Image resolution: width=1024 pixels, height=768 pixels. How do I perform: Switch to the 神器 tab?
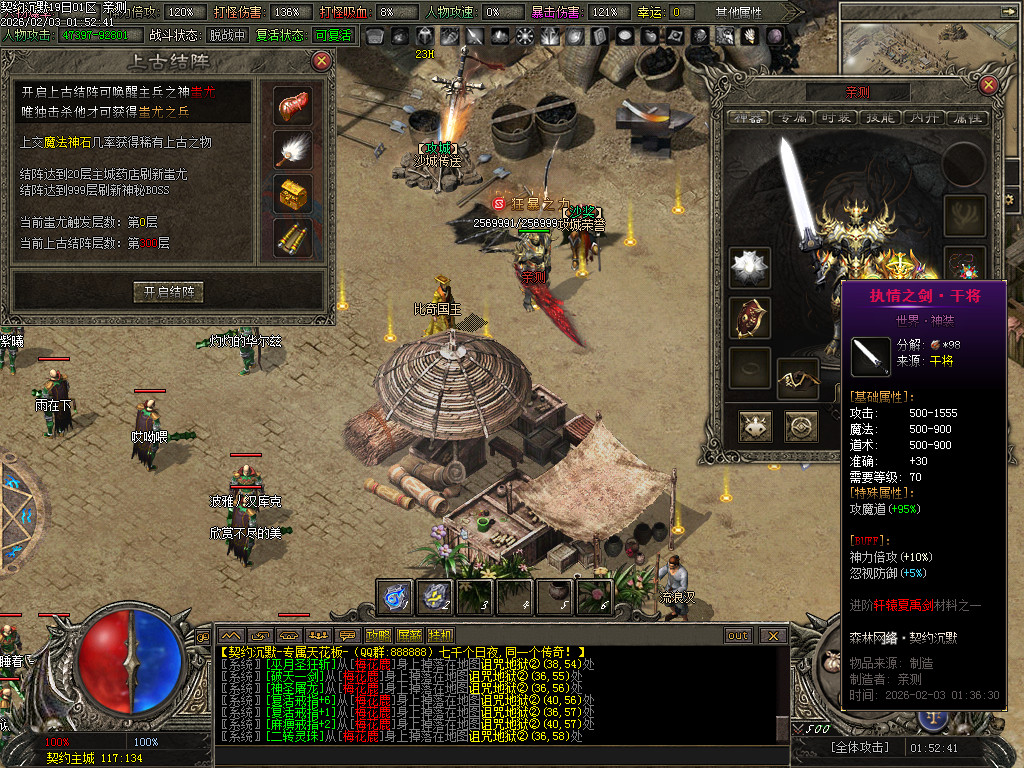click(747, 118)
